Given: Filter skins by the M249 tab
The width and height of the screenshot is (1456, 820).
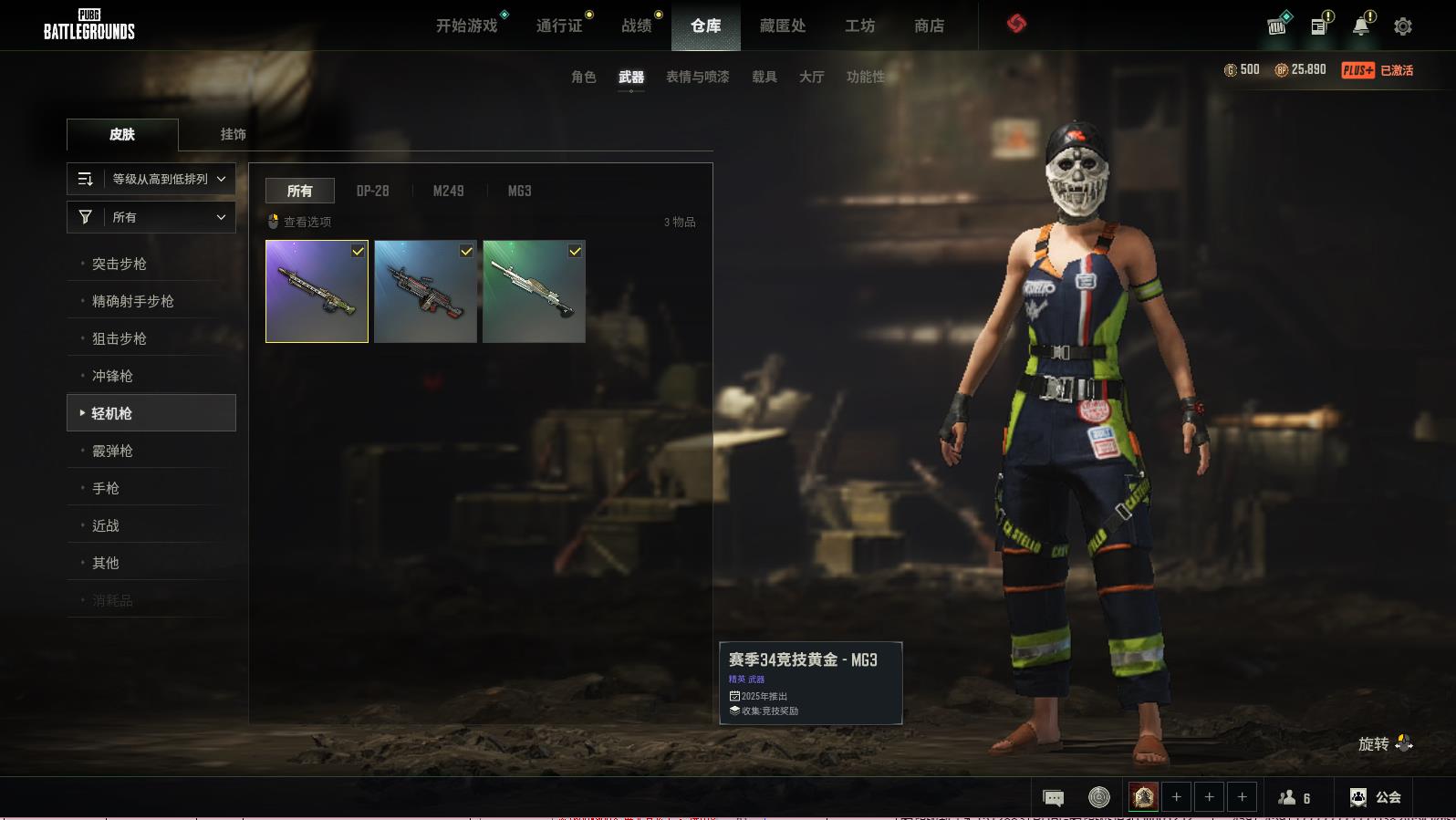Looking at the screenshot, I should tap(448, 191).
